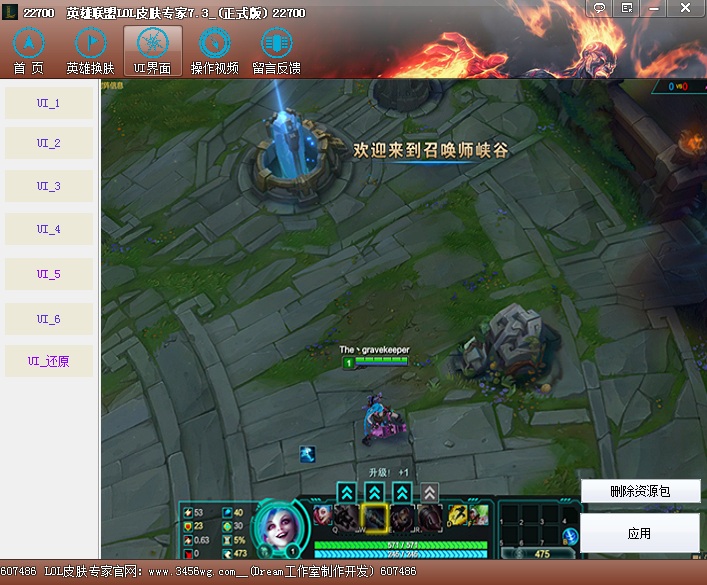Choose the UI_5 interface preset
707x585 pixels.
[x=49, y=274]
